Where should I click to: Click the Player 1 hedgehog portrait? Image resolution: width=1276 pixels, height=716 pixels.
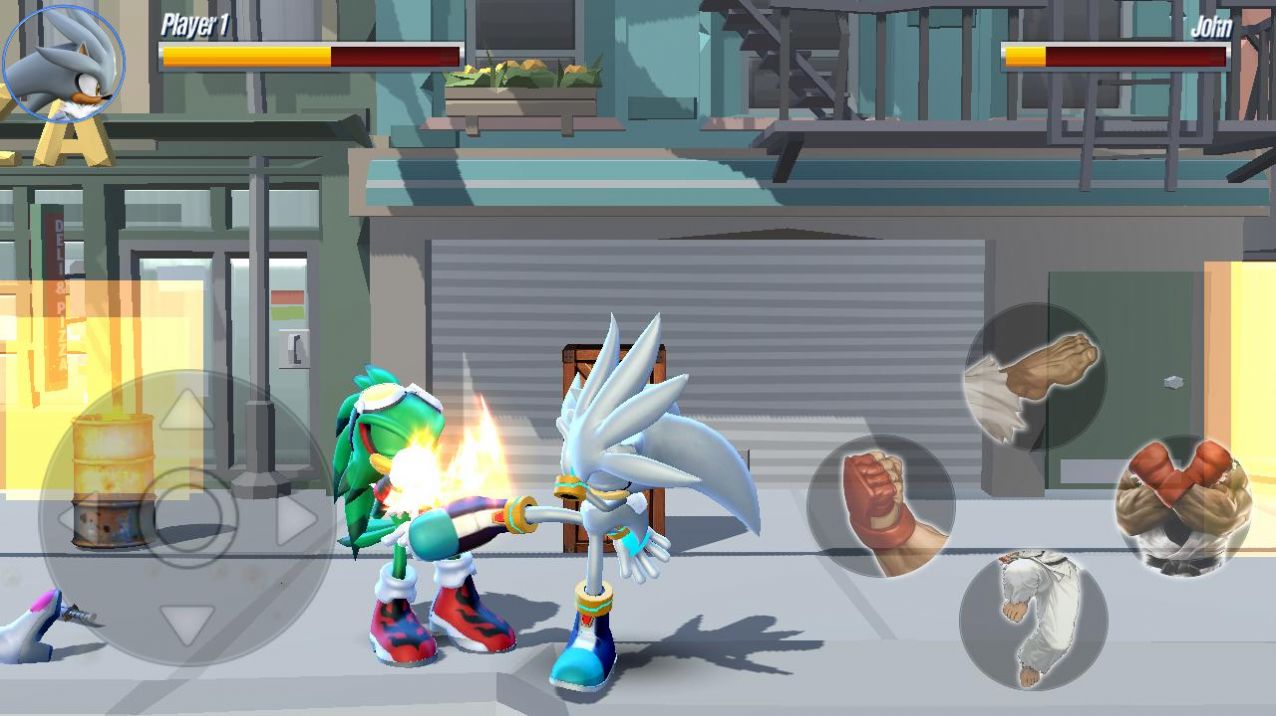point(63,62)
